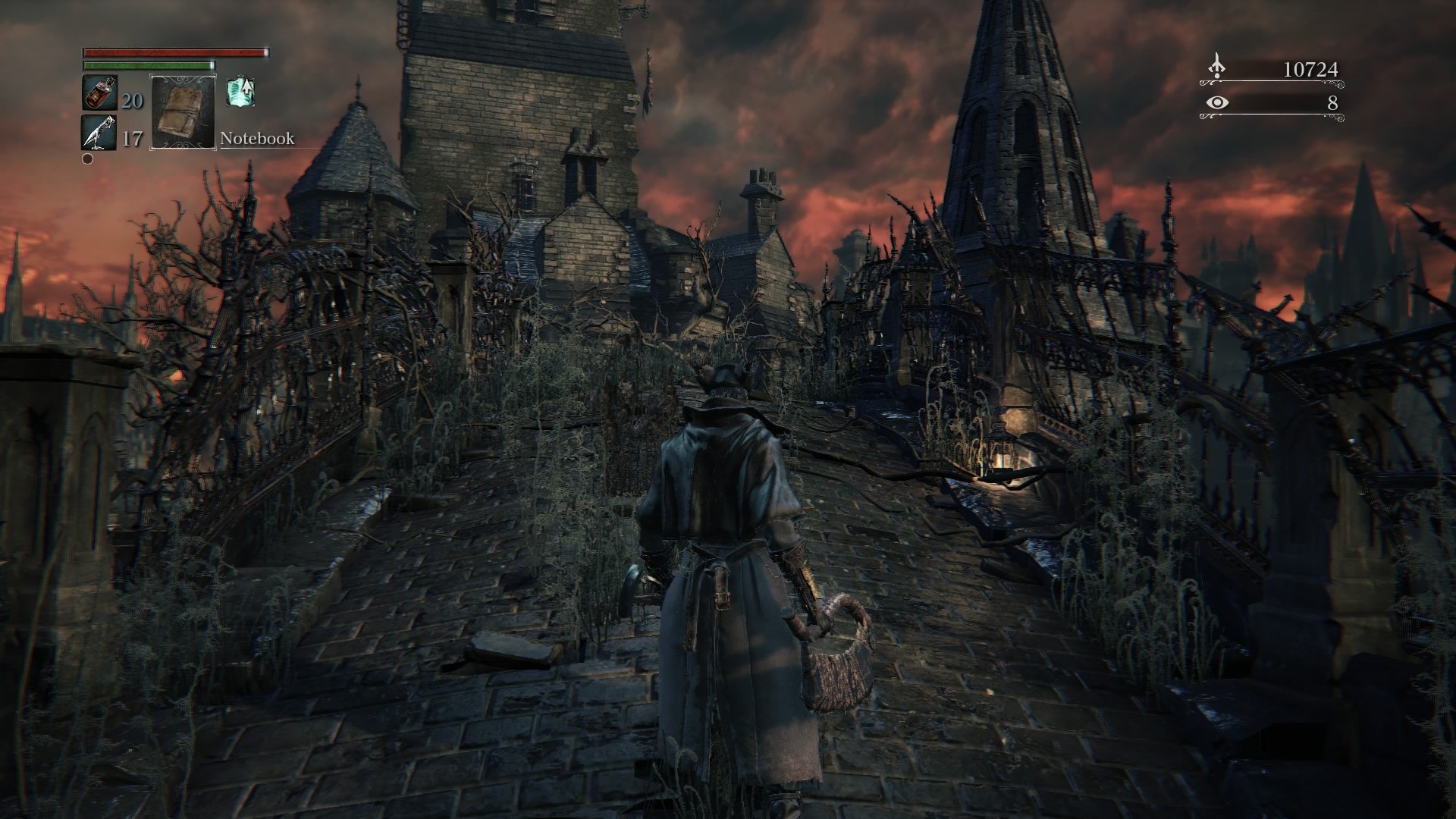Click the green stamina bar
This screenshot has height=819, width=1456.
(149, 65)
